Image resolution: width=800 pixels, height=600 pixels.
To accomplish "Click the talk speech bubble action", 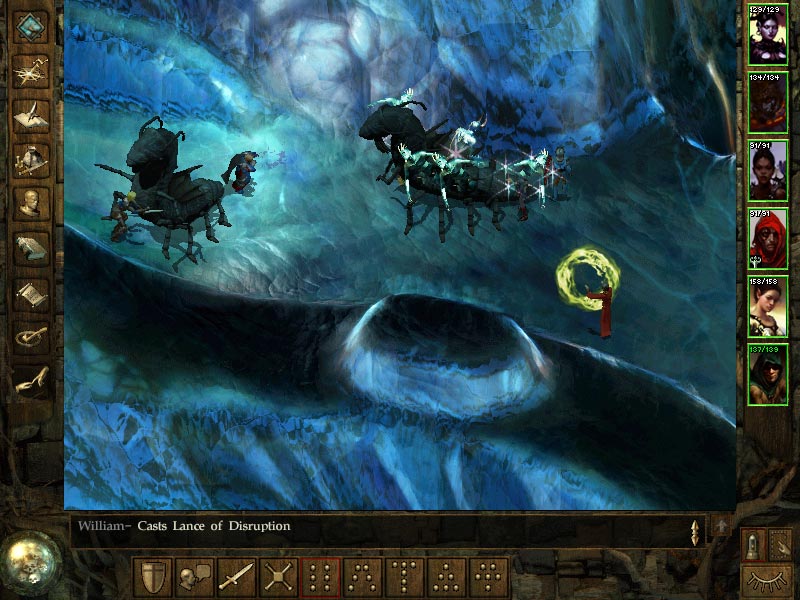I will tap(194, 577).
